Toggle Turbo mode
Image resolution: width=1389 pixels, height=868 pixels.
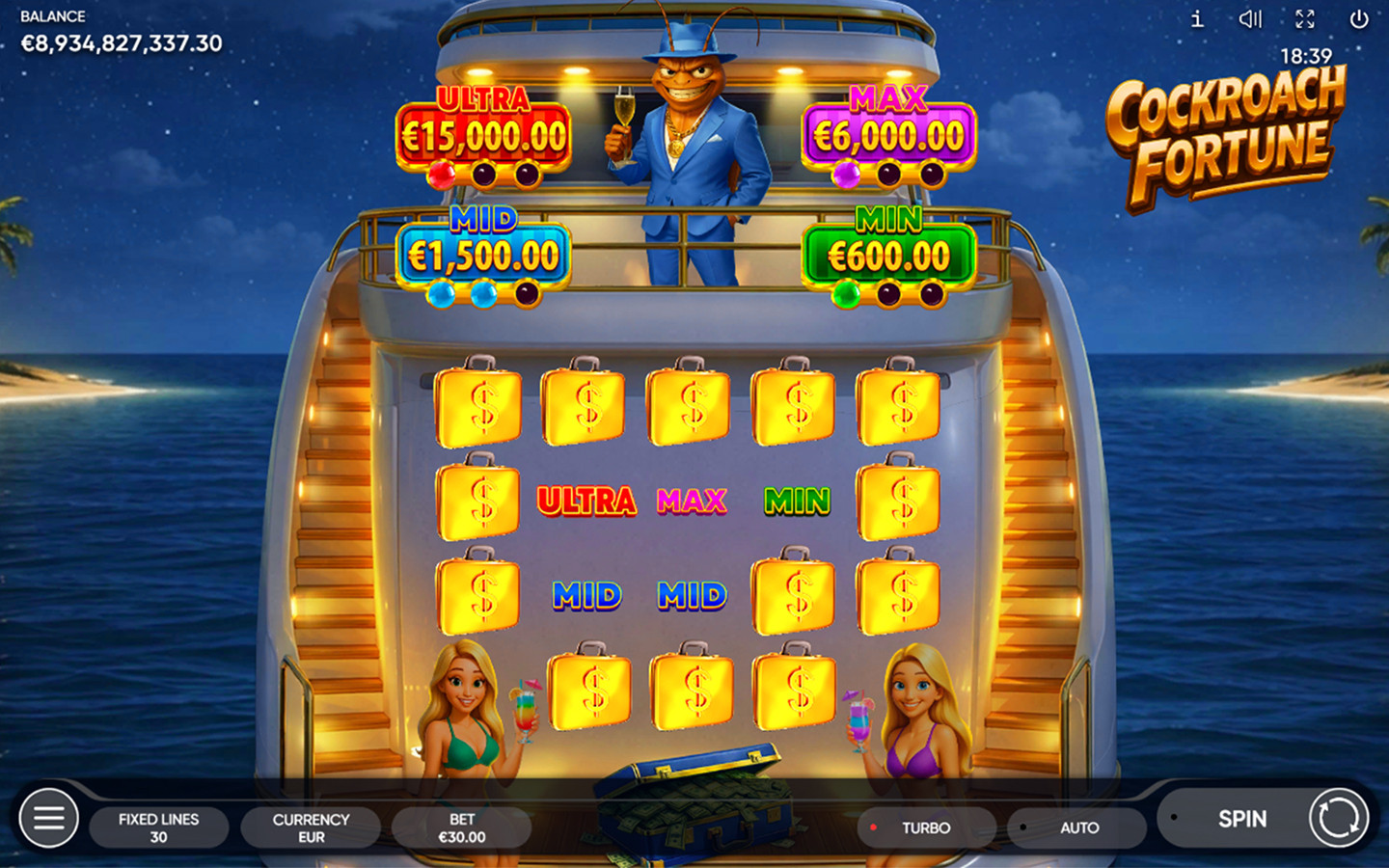925,827
